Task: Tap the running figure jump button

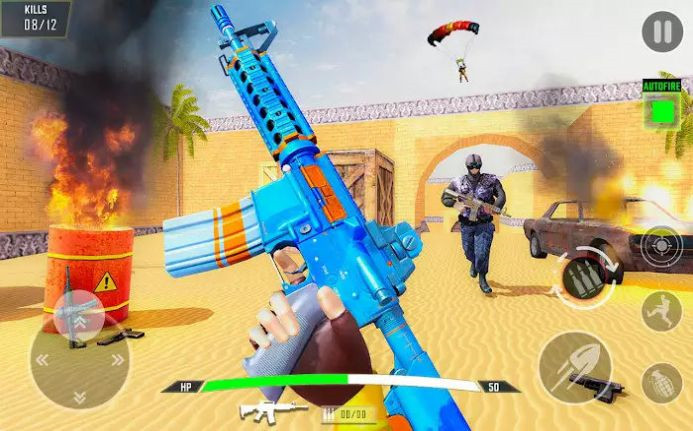Action: tap(661, 311)
